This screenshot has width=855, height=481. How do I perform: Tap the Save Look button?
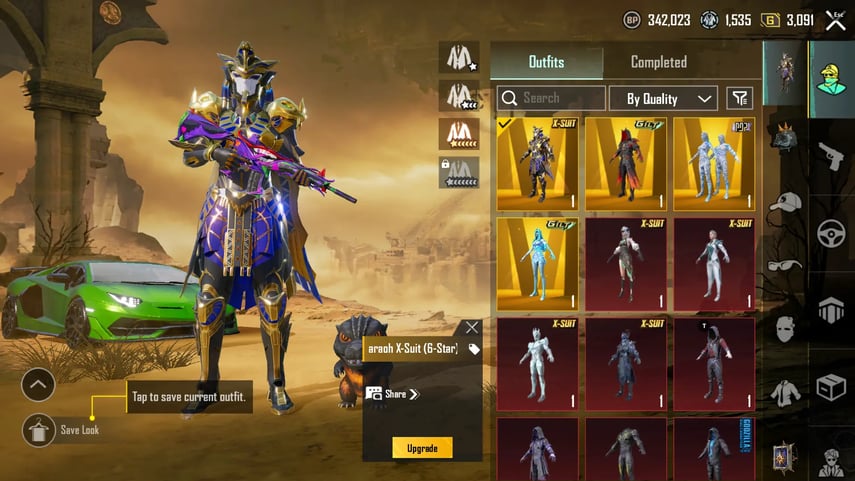pyautogui.click(x=39, y=430)
